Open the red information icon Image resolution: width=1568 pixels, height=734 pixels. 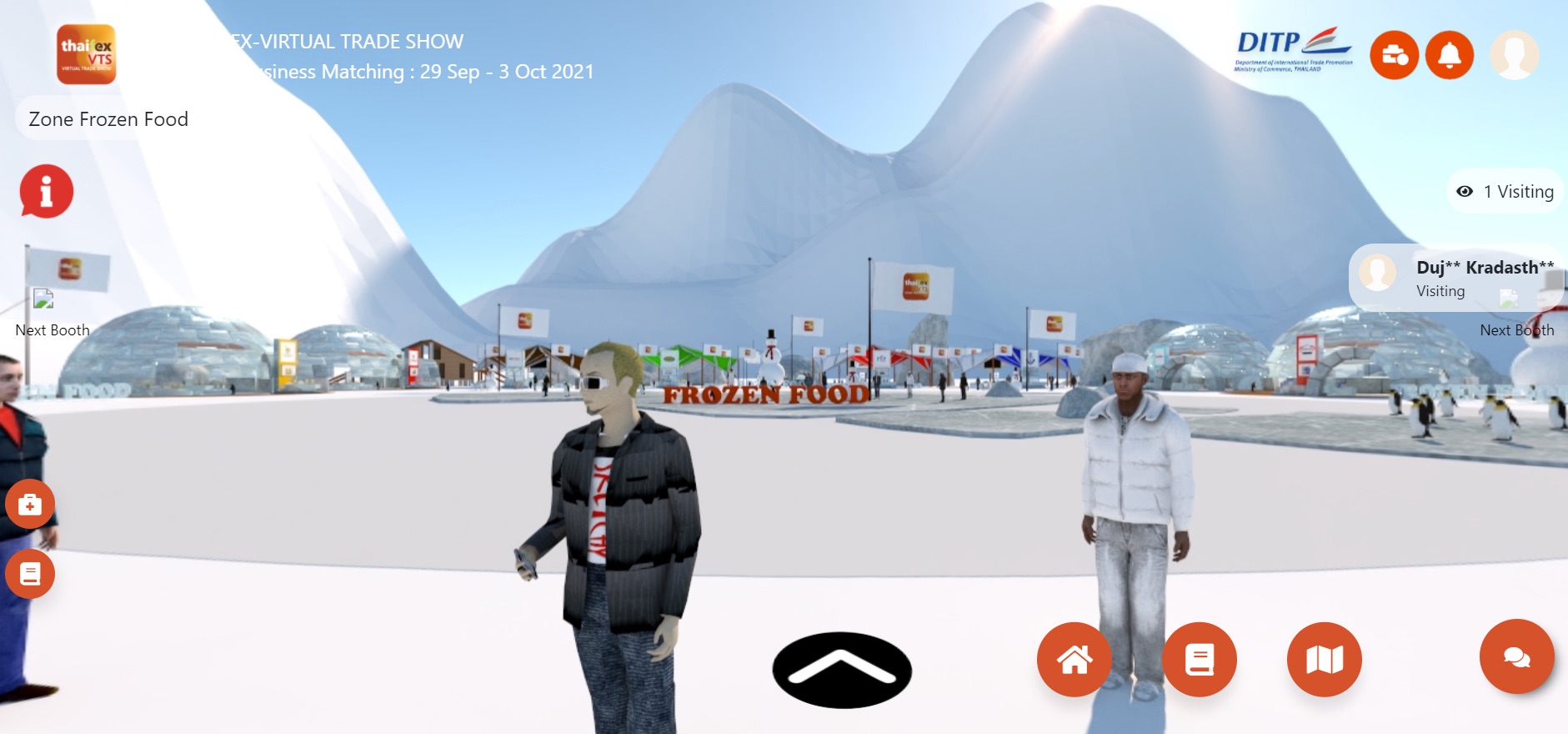pos(45,190)
